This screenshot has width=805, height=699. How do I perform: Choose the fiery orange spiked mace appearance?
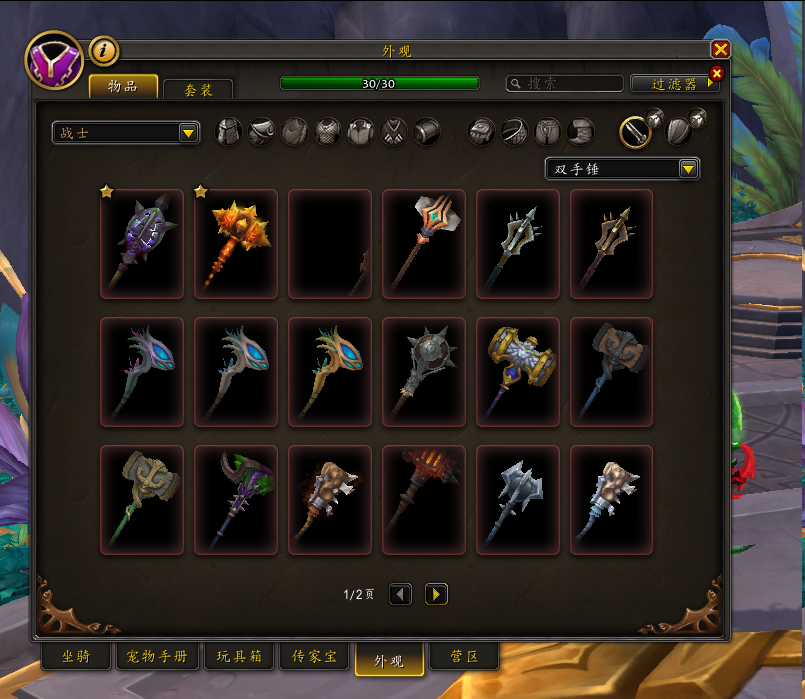[x=236, y=244]
